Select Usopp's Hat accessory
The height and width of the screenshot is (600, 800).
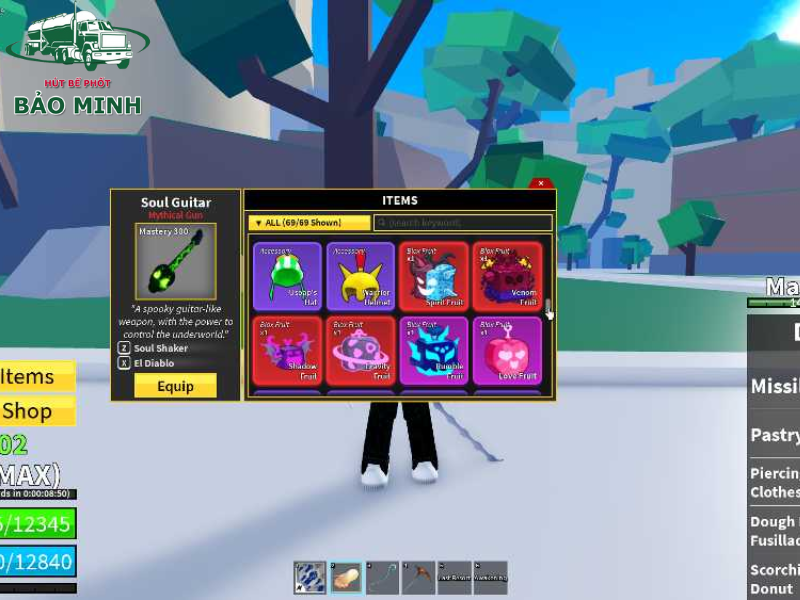pos(287,276)
